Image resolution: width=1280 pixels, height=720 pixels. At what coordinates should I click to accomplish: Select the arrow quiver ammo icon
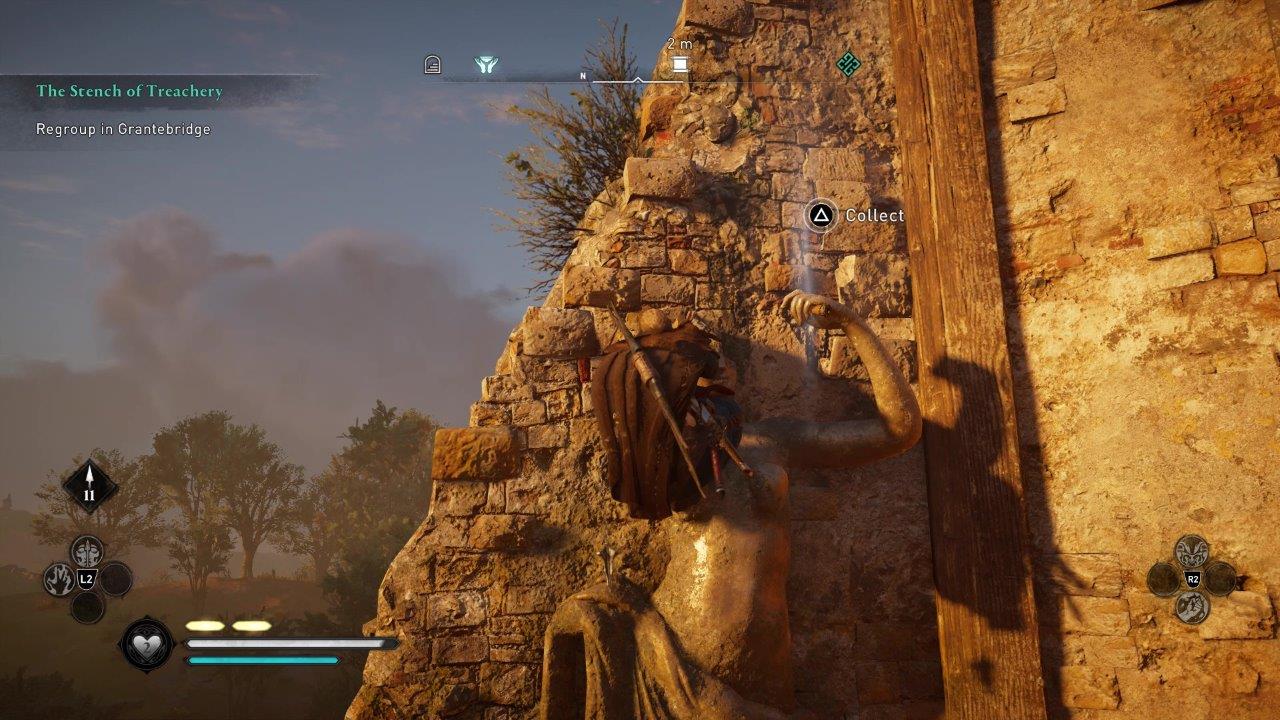90,486
